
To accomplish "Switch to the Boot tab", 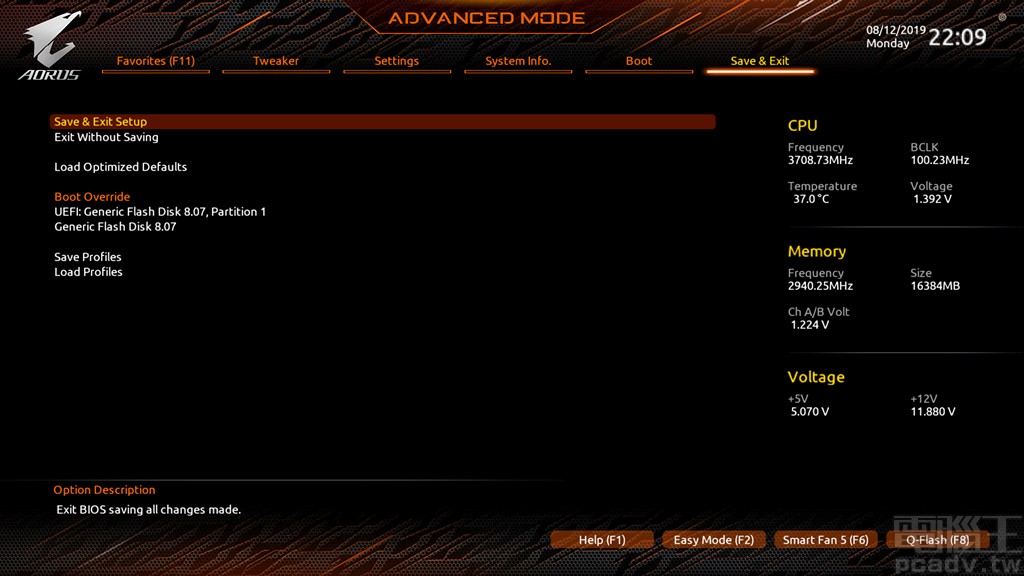I will point(639,61).
